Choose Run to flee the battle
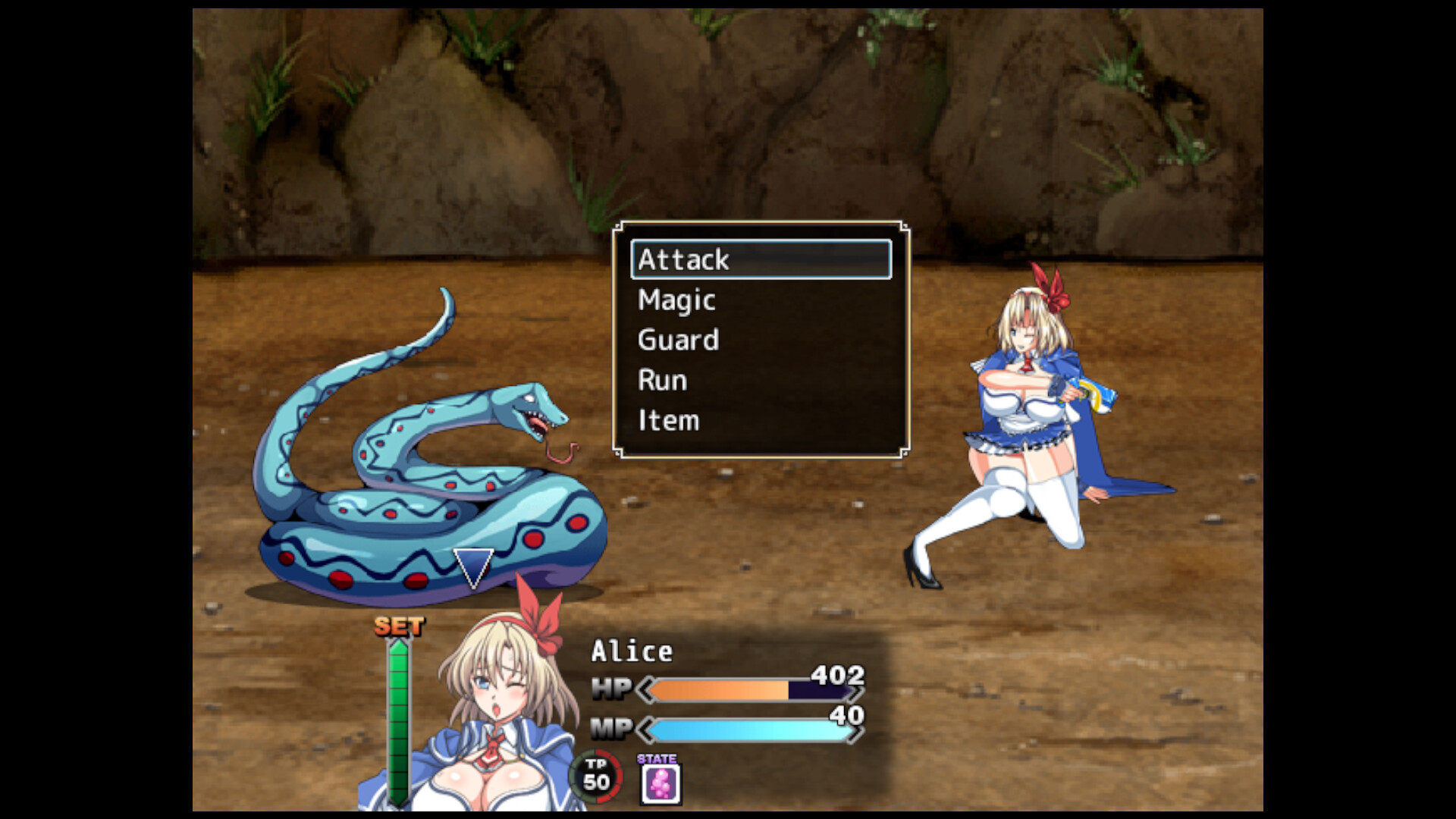This screenshot has width=1456, height=819. coord(661,379)
